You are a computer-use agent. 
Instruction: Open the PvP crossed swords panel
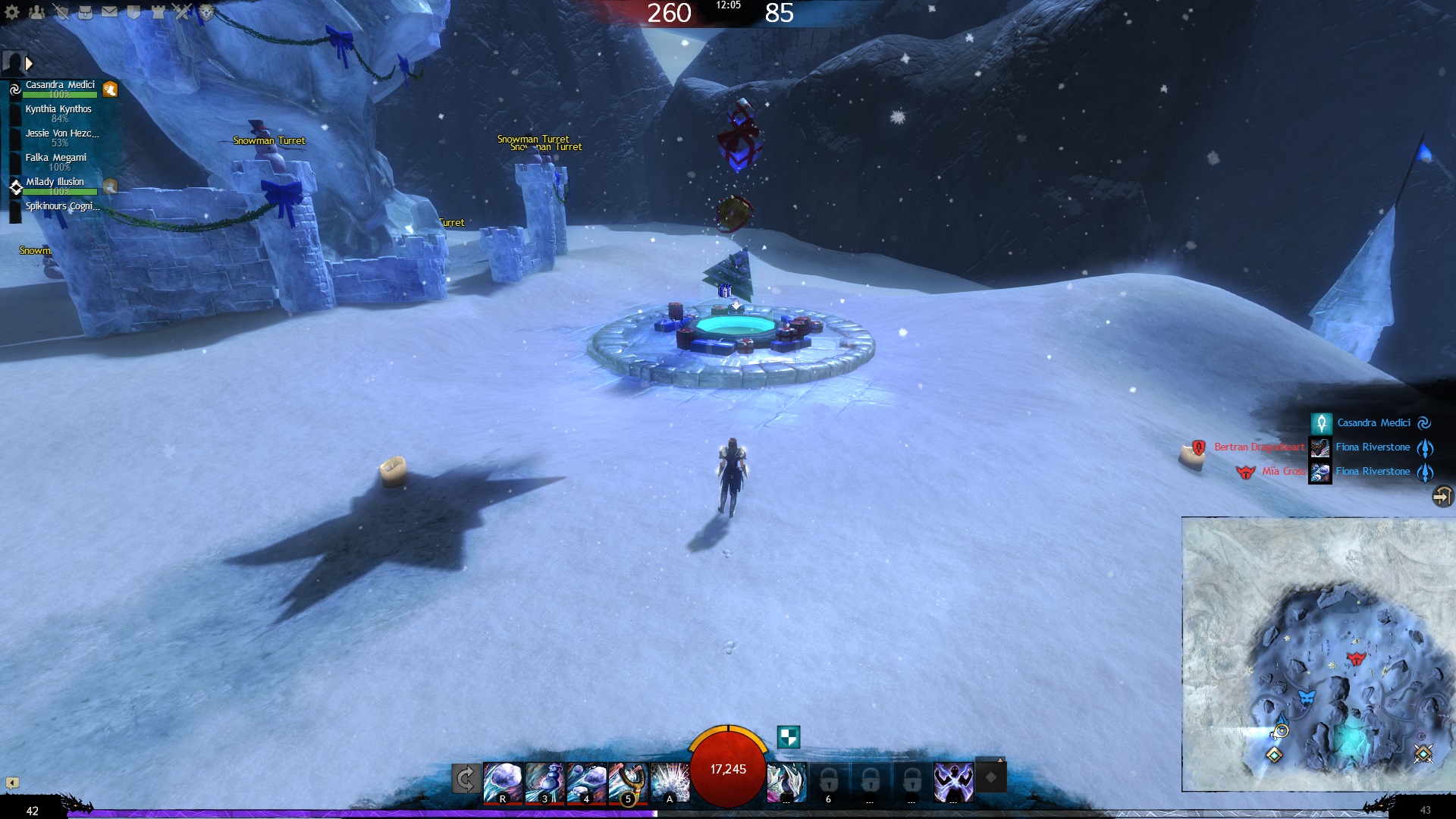182,12
